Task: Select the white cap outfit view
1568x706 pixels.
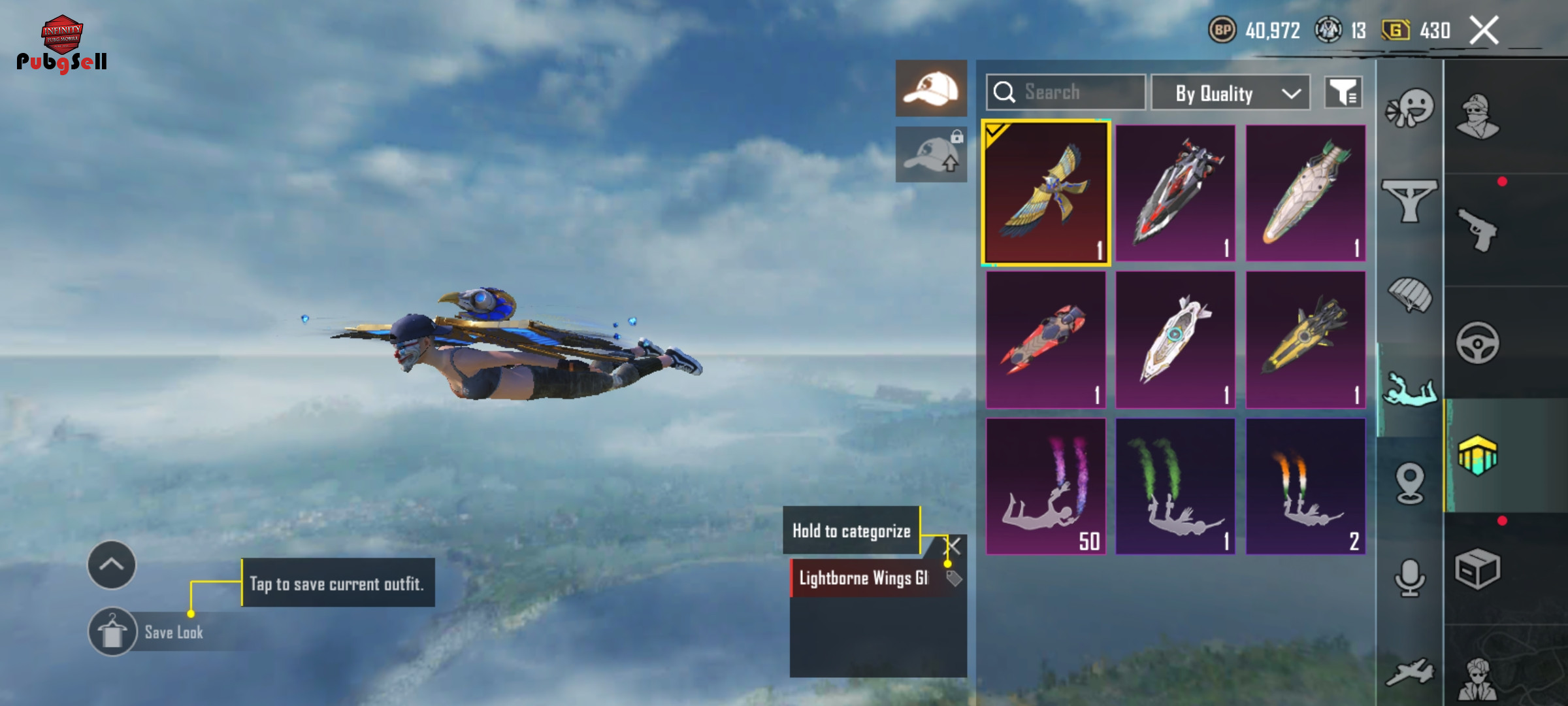Action: 931,89
